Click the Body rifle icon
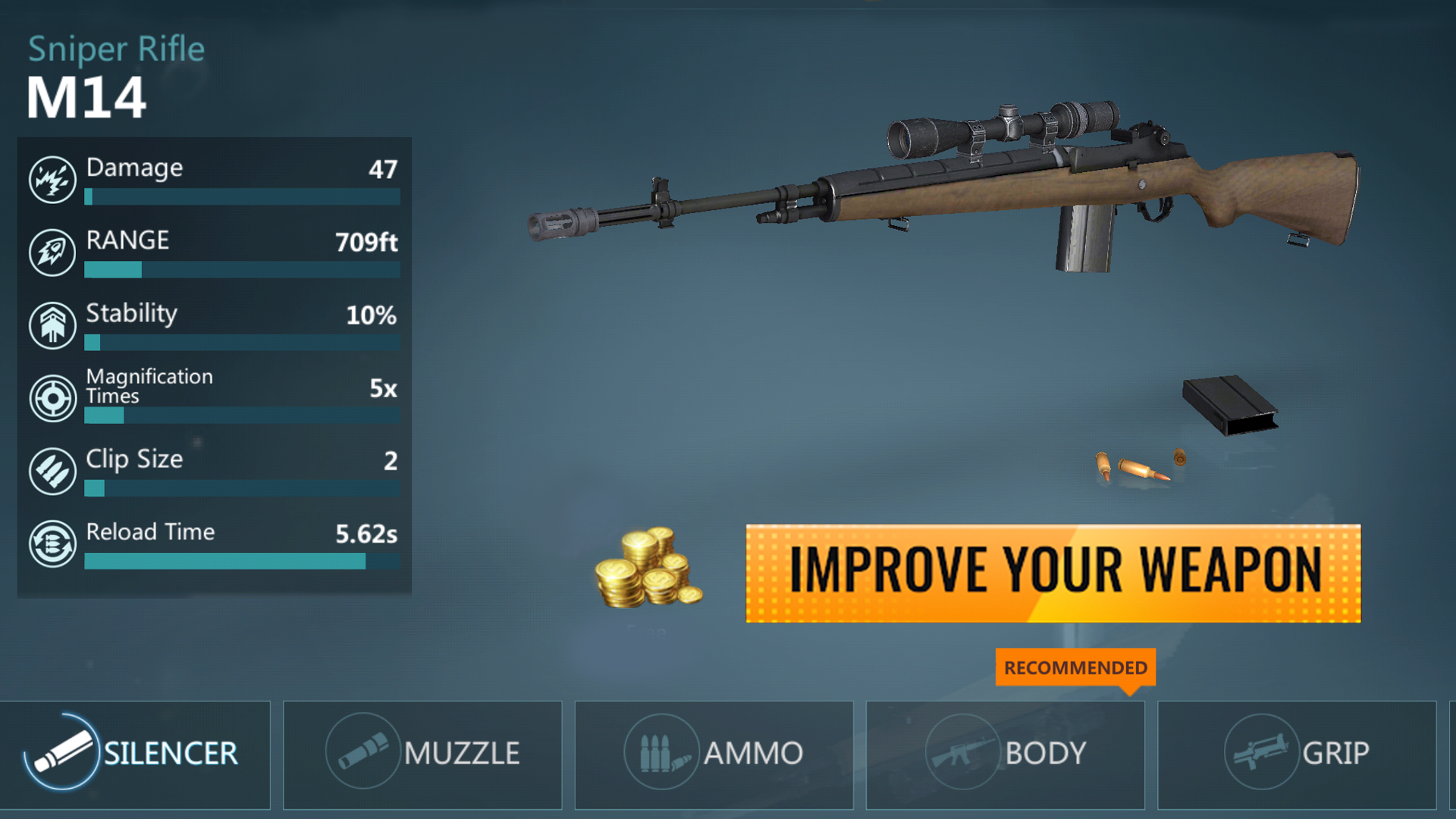Viewport: 1456px width, 819px height. click(x=962, y=753)
